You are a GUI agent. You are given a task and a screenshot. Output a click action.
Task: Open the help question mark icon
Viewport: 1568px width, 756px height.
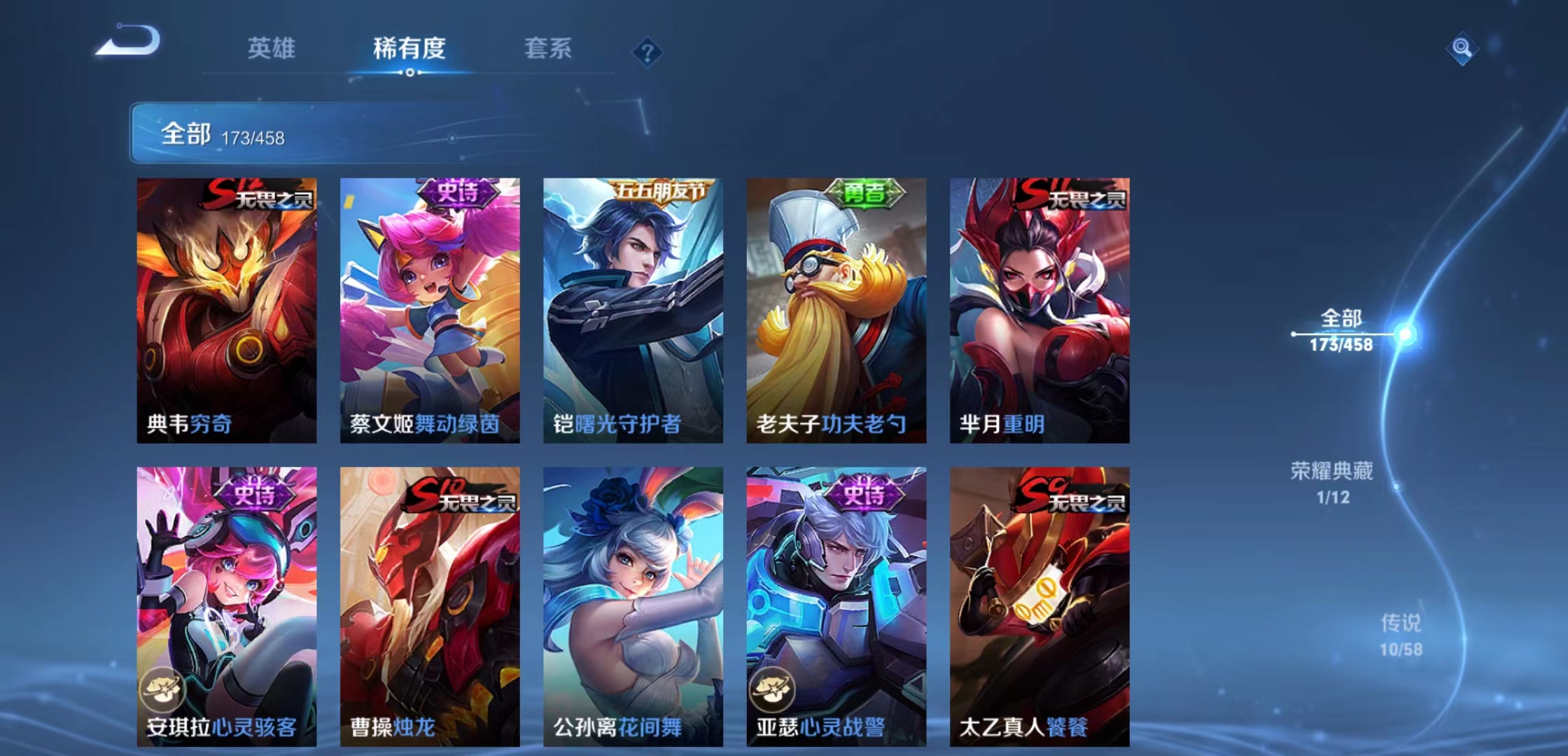point(647,49)
